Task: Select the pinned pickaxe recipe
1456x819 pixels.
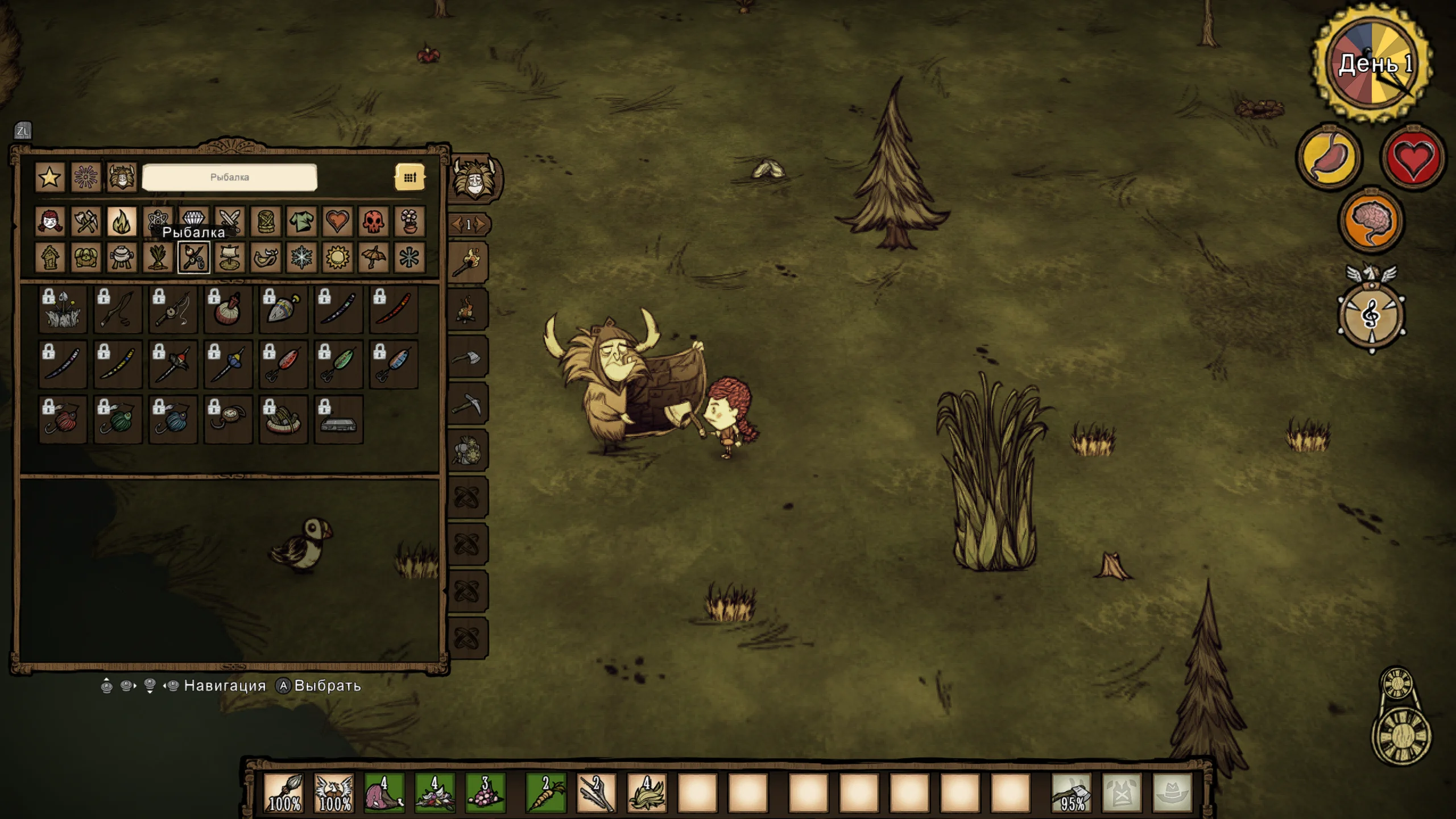Action: (x=468, y=404)
